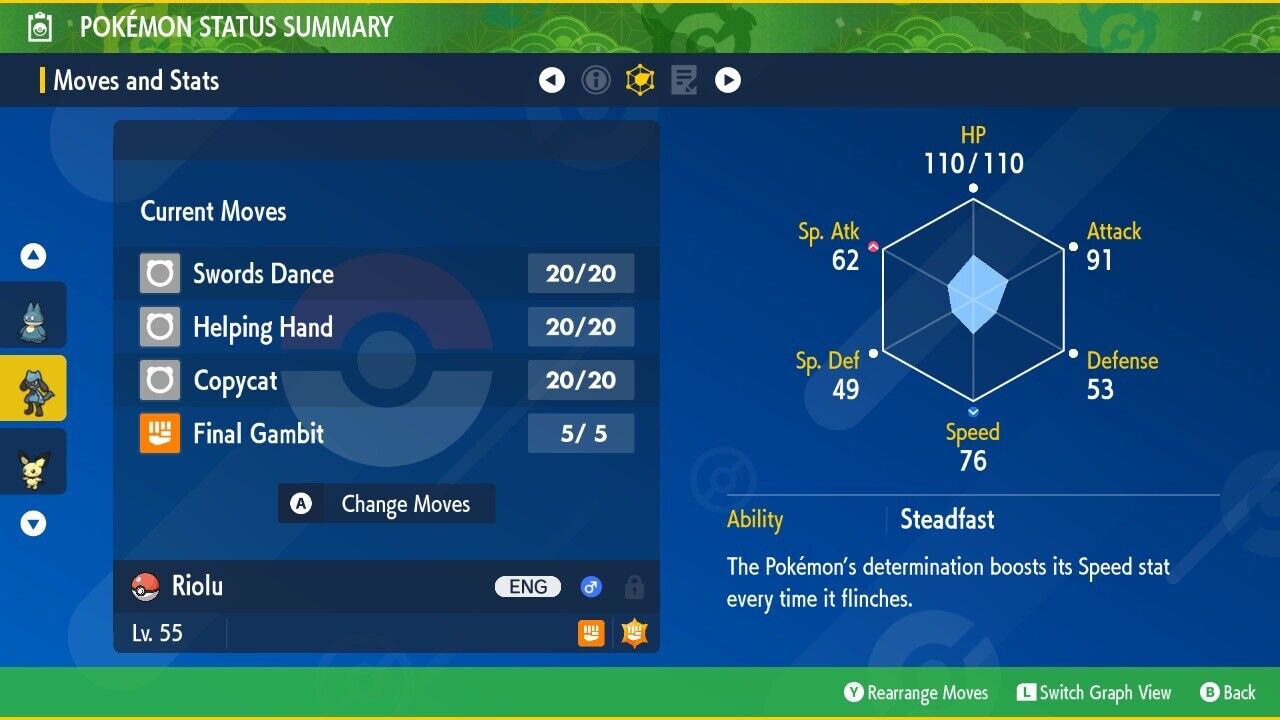The height and width of the screenshot is (720, 1280).
Task: Switch Graph View of stats
Action: pyautogui.click(x=1094, y=693)
